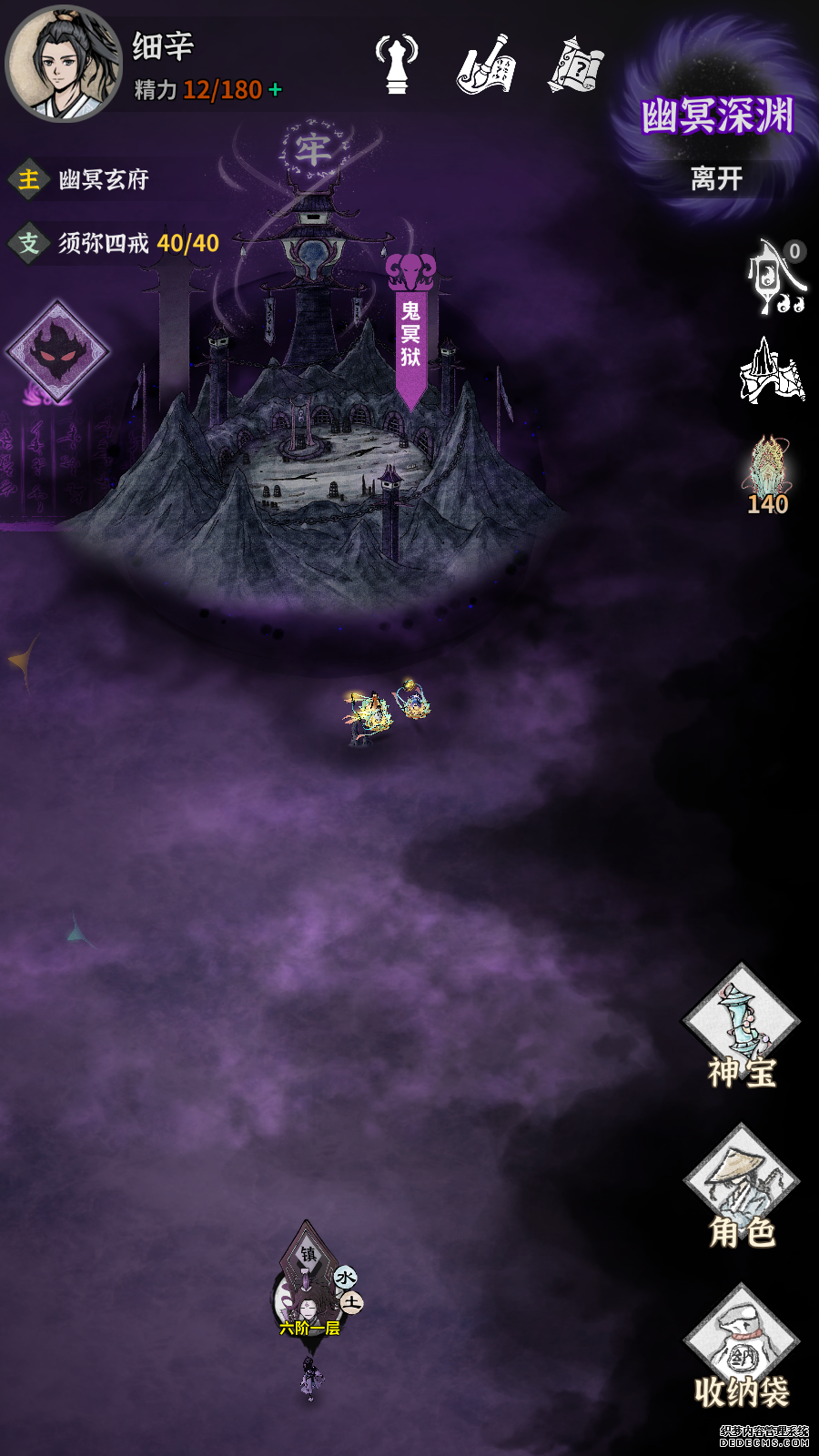Open the 收纳袋 storage bag
This screenshot has height=1456, width=819.
point(742,1347)
